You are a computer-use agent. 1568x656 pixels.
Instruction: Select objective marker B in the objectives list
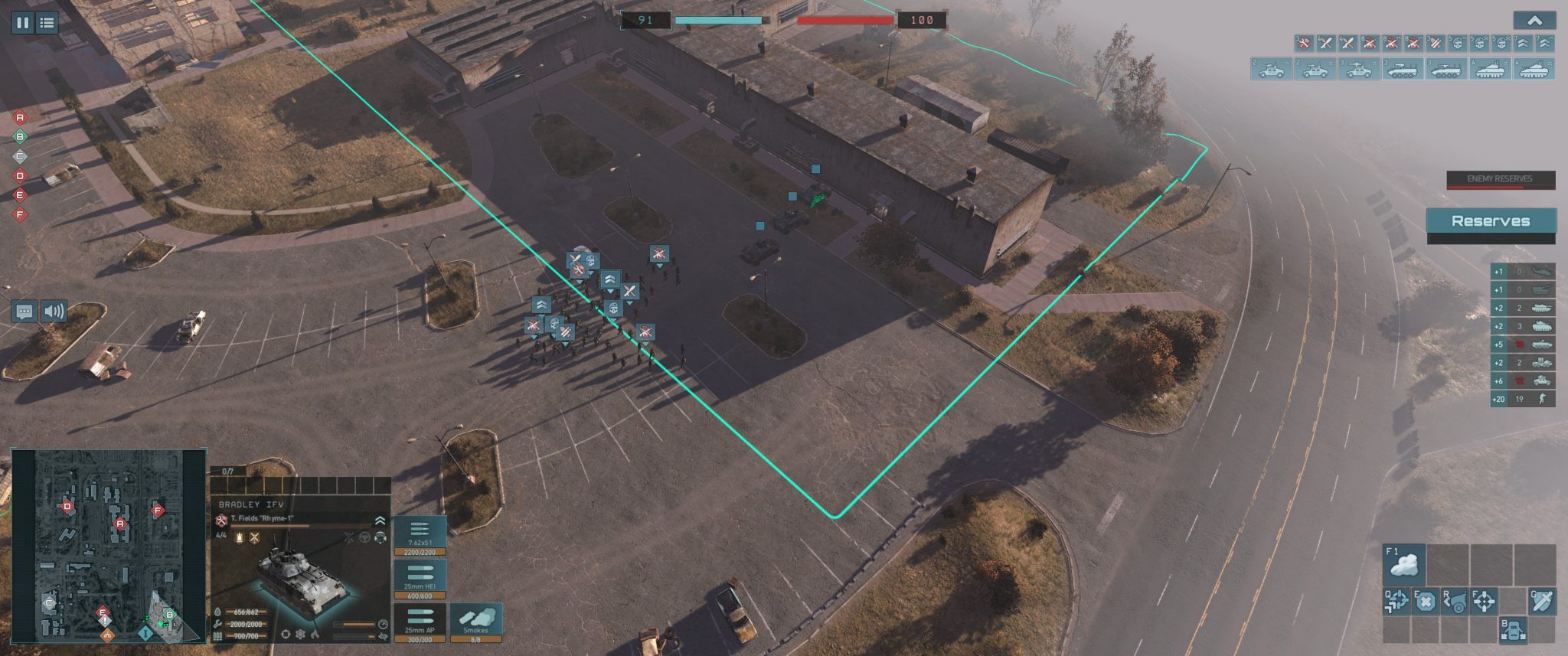click(x=21, y=137)
